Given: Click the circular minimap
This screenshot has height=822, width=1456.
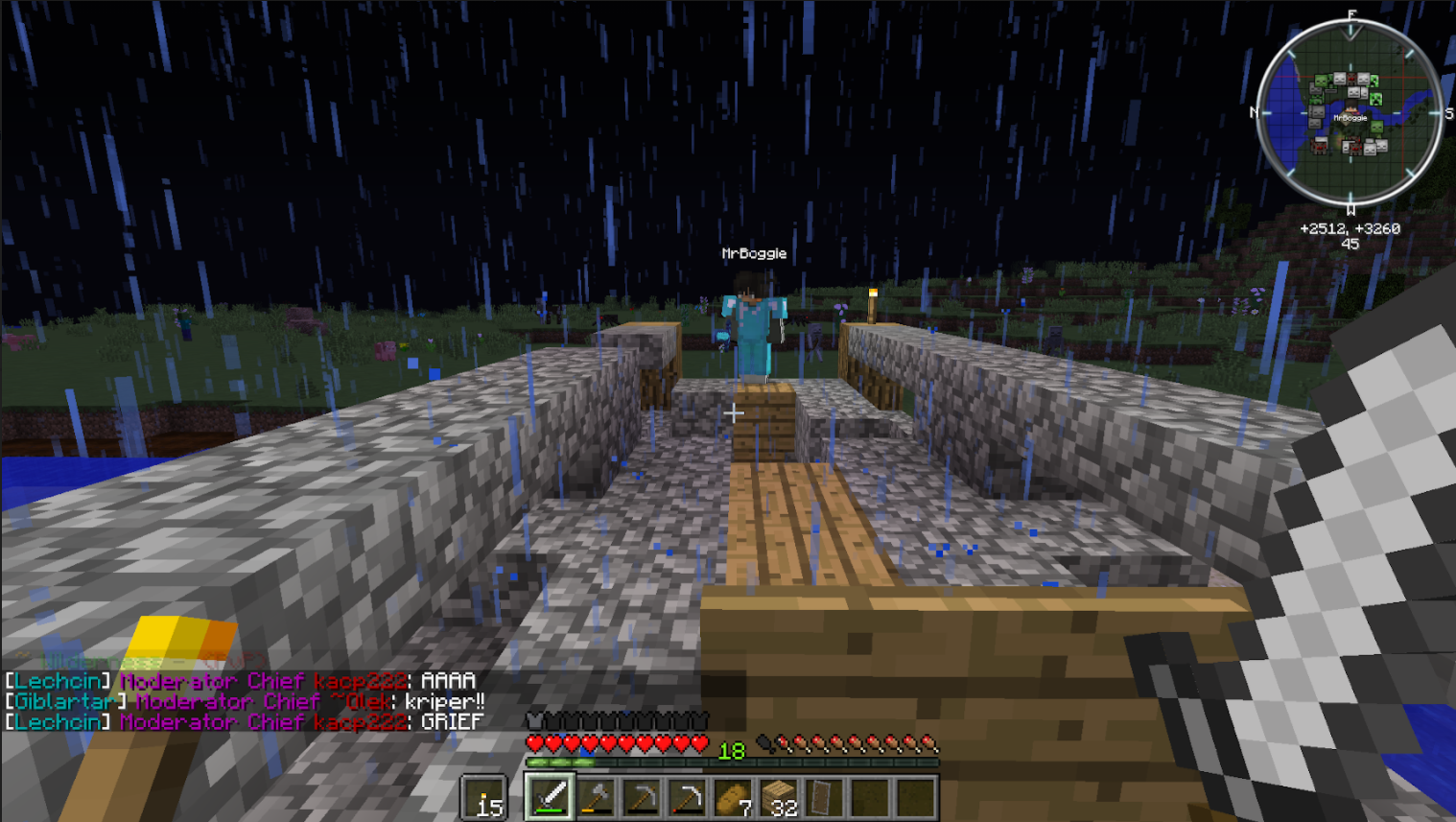Looking at the screenshot, I should pyautogui.click(x=1350, y=112).
